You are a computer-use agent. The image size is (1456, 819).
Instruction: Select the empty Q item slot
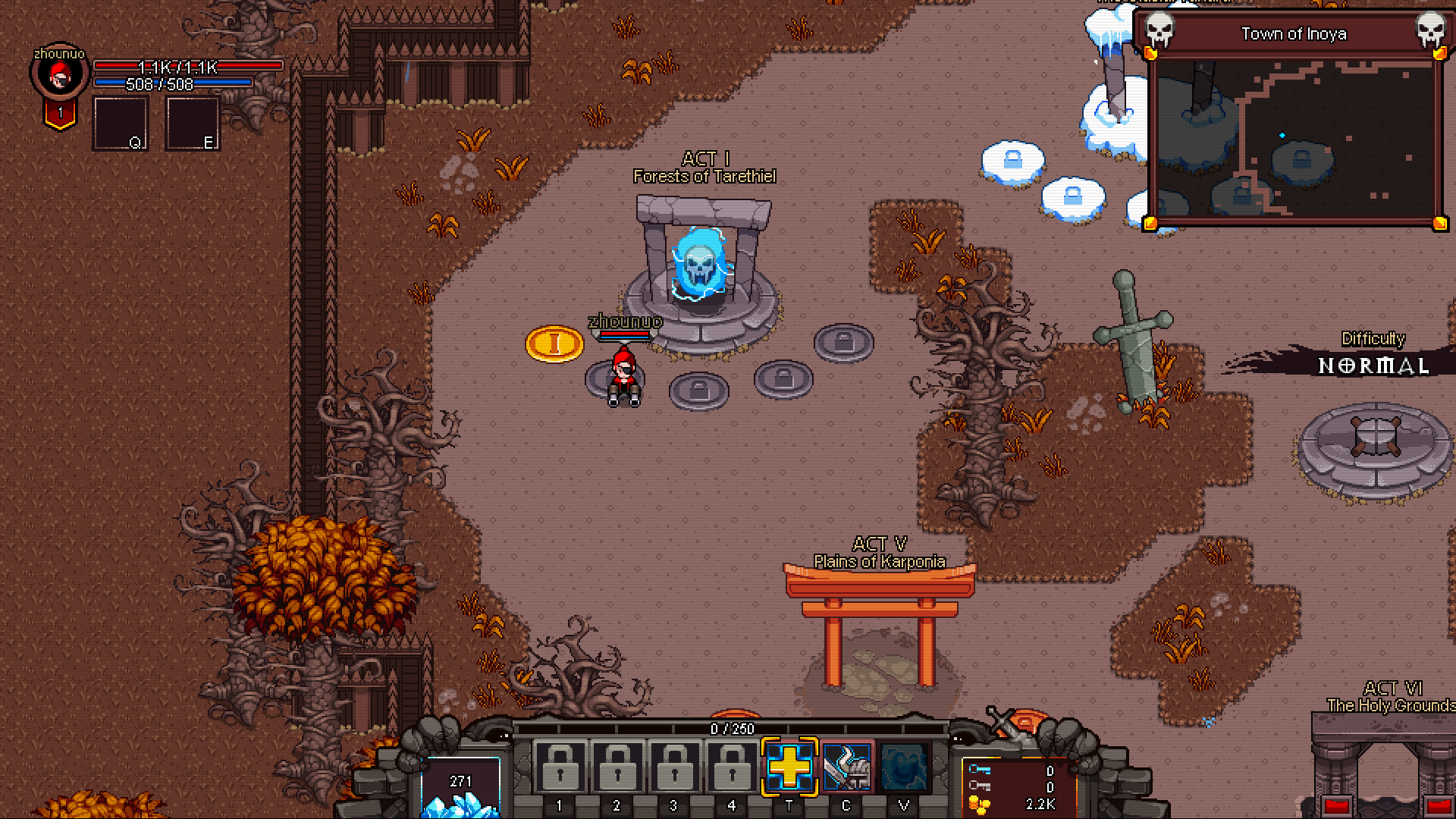[x=120, y=123]
